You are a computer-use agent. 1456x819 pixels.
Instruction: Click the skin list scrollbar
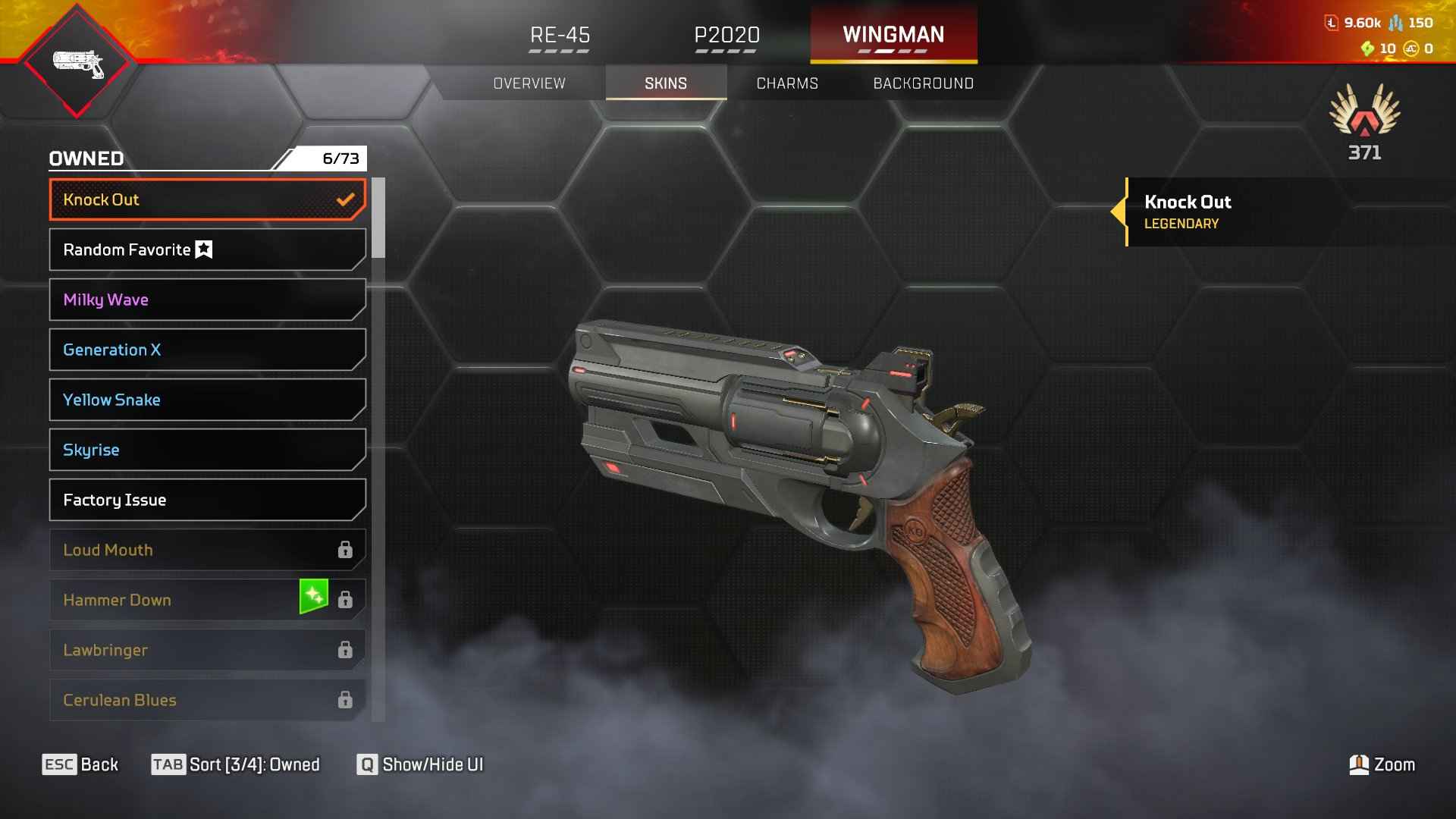378,218
